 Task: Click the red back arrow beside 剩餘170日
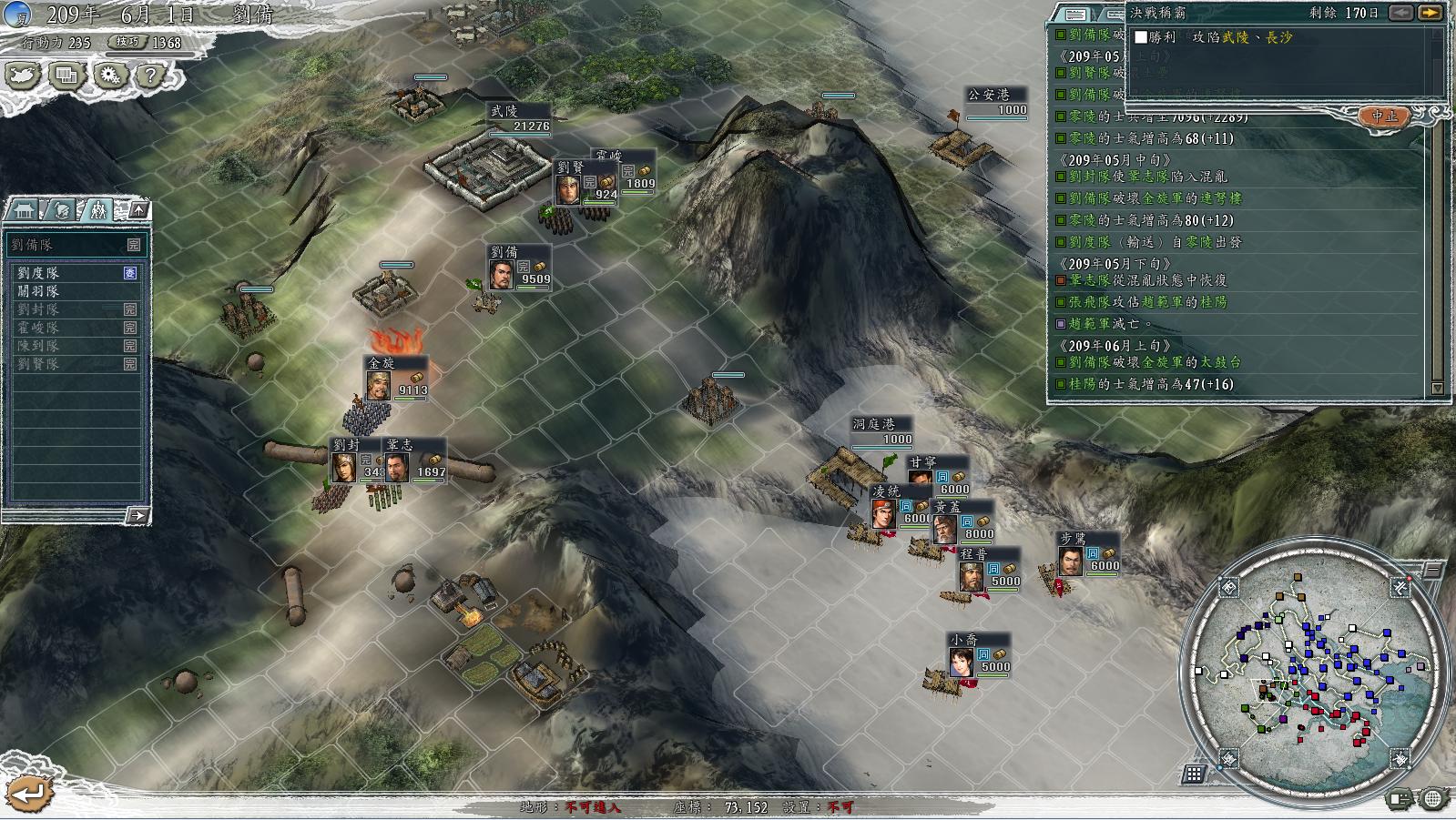(x=1402, y=15)
